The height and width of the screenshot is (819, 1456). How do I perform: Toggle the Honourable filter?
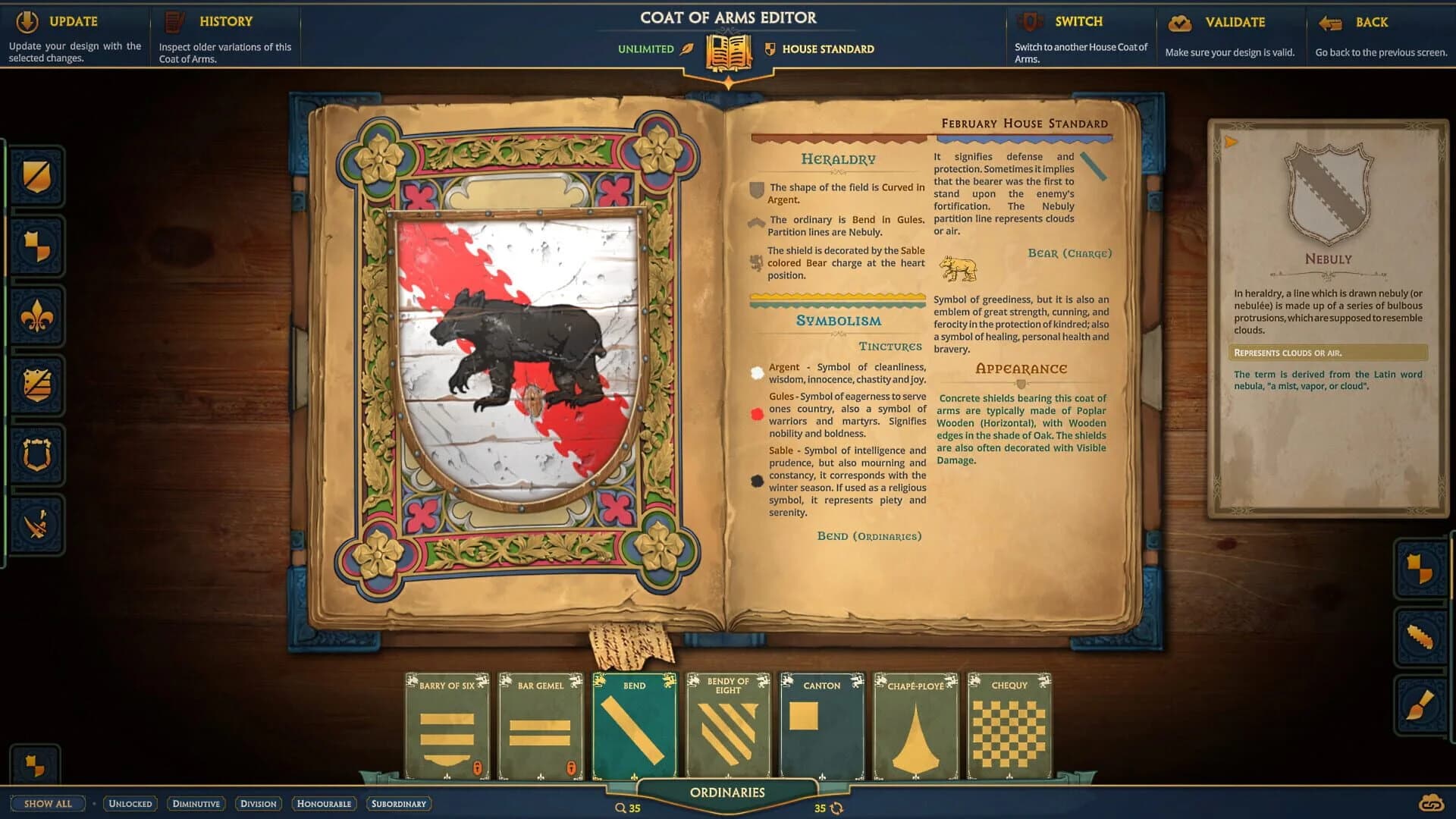(324, 803)
